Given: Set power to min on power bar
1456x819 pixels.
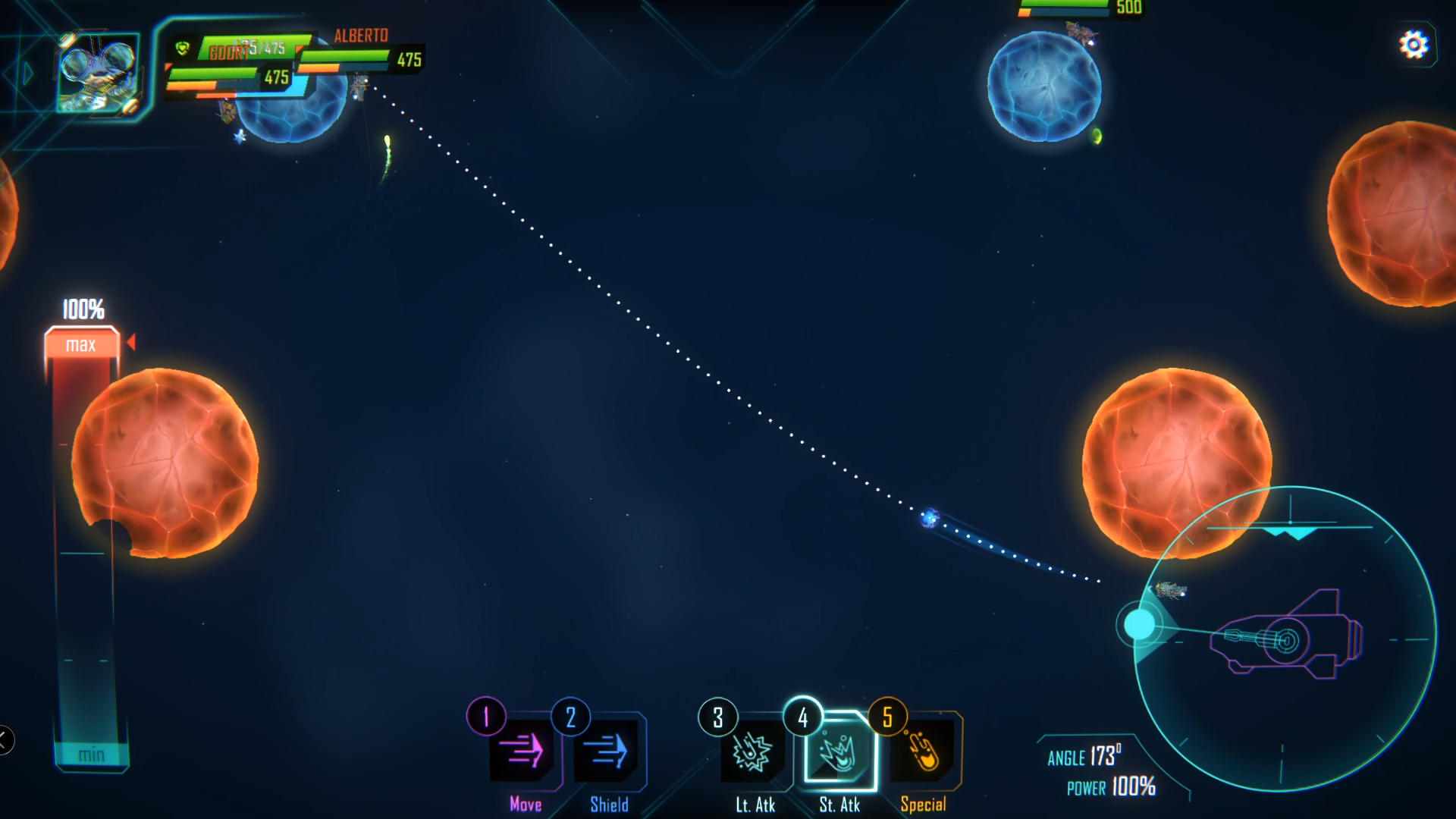Looking at the screenshot, I should tap(91, 755).
